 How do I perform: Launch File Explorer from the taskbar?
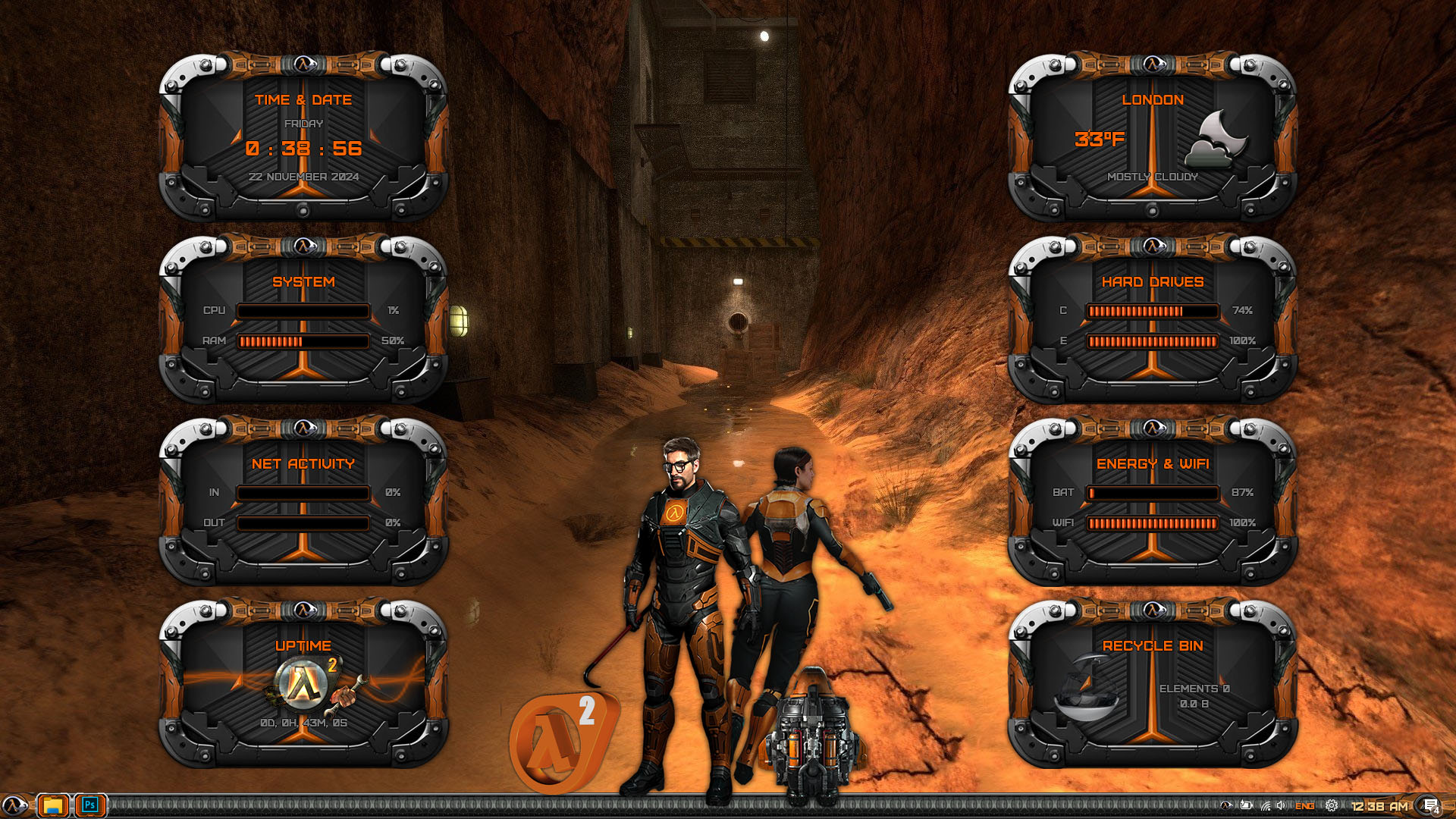[x=52, y=805]
